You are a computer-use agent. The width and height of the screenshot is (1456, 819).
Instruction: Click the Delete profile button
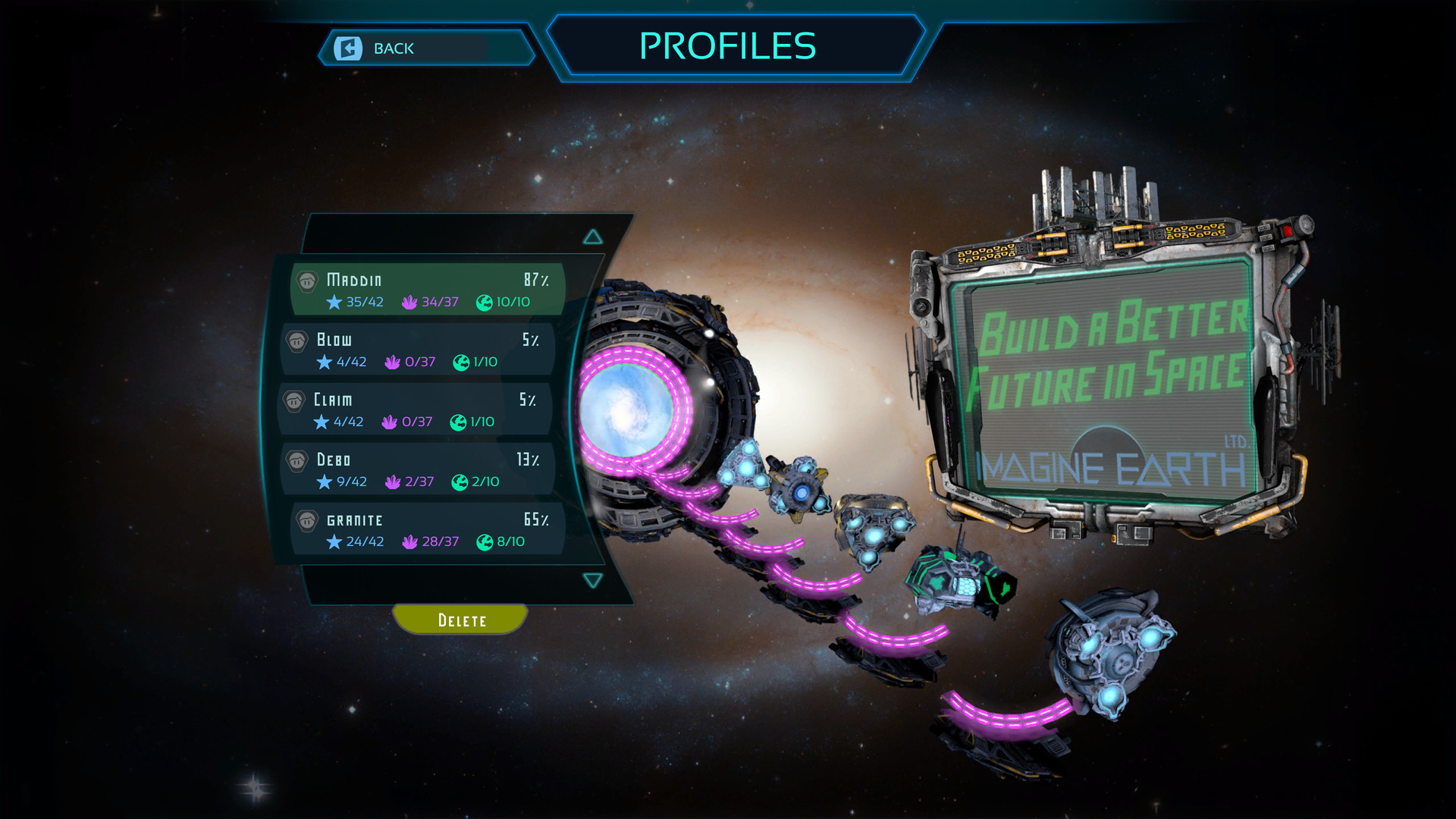pos(461,620)
